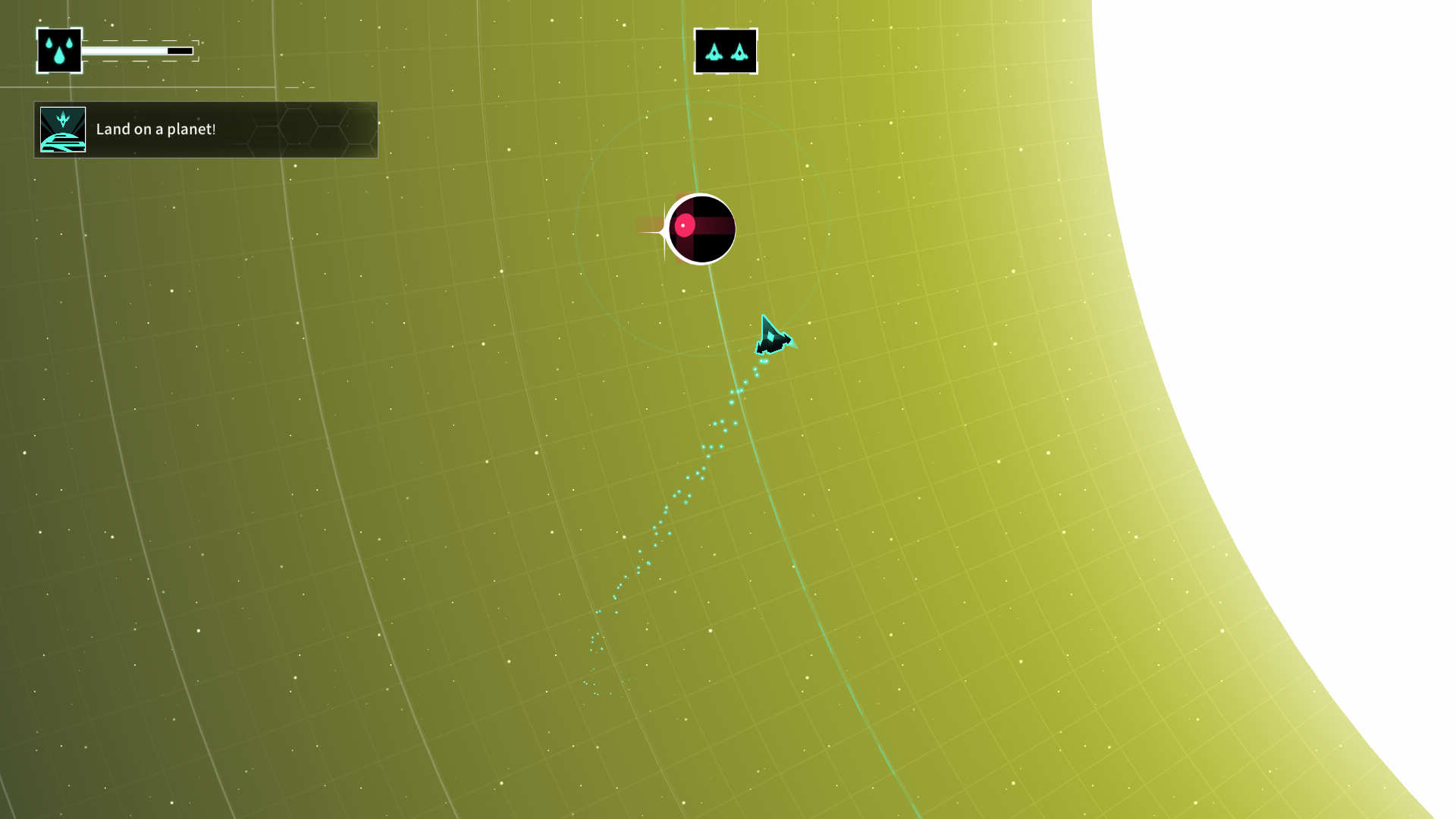The height and width of the screenshot is (819, 1456).
Task: Open the "Land on a planet!" objective
Action: (206, 130)
